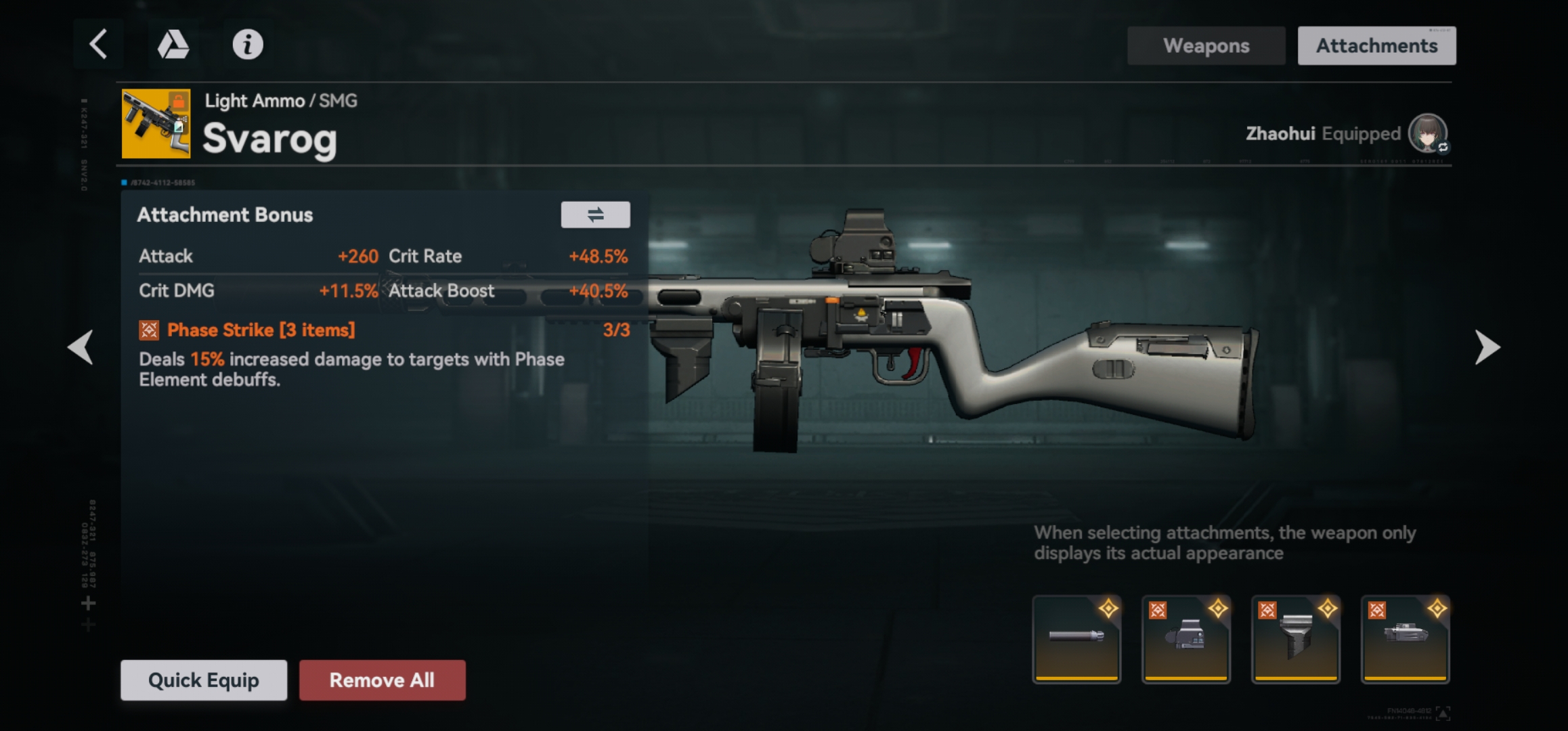Open the home triangle logo icon
This screenshot has height=731, width=1568.
pyautogui.click(x=173, y=45)
